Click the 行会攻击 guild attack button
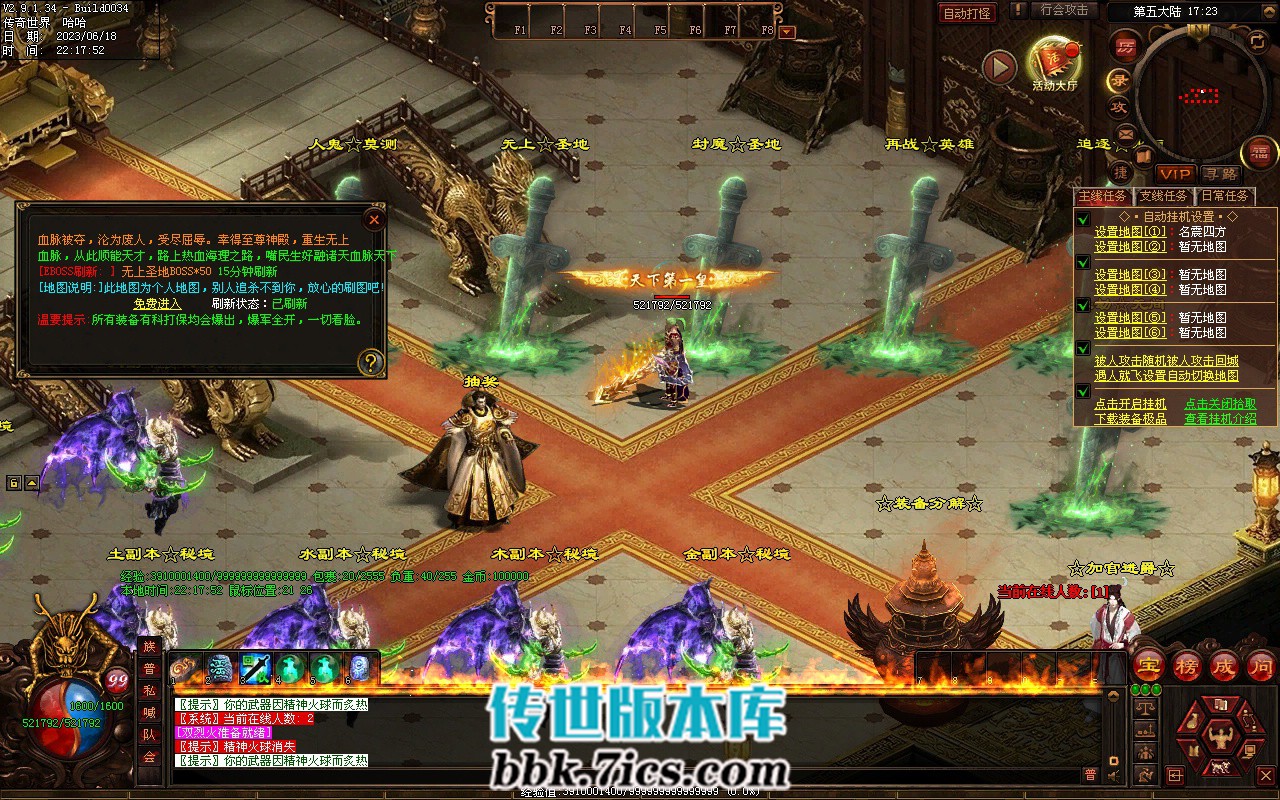The image size is (1280, 800). (1064, 10)
